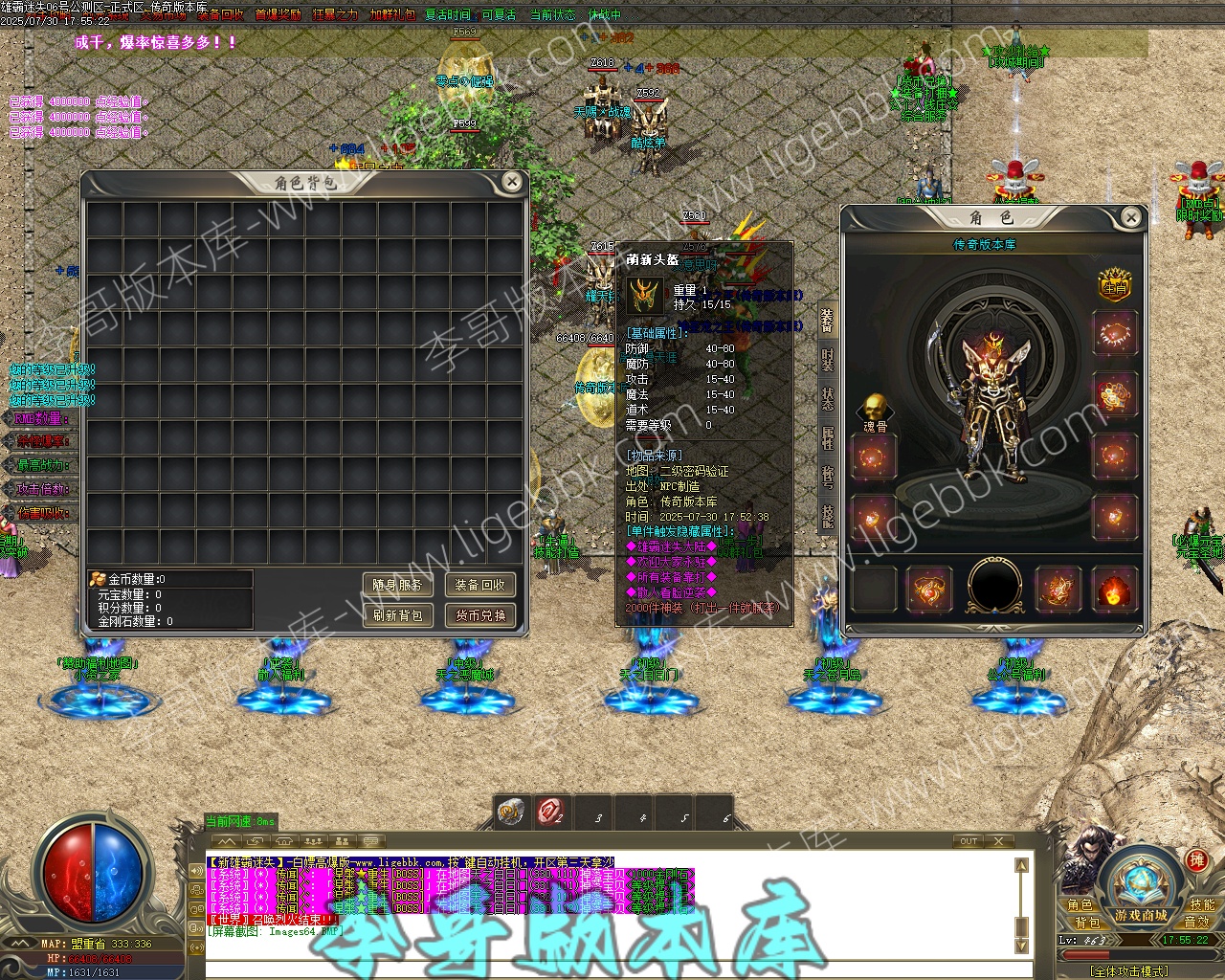Select the flame orb equipment slot
The height and width of the screenshot is (980, 1225).
pos(1114,590)
